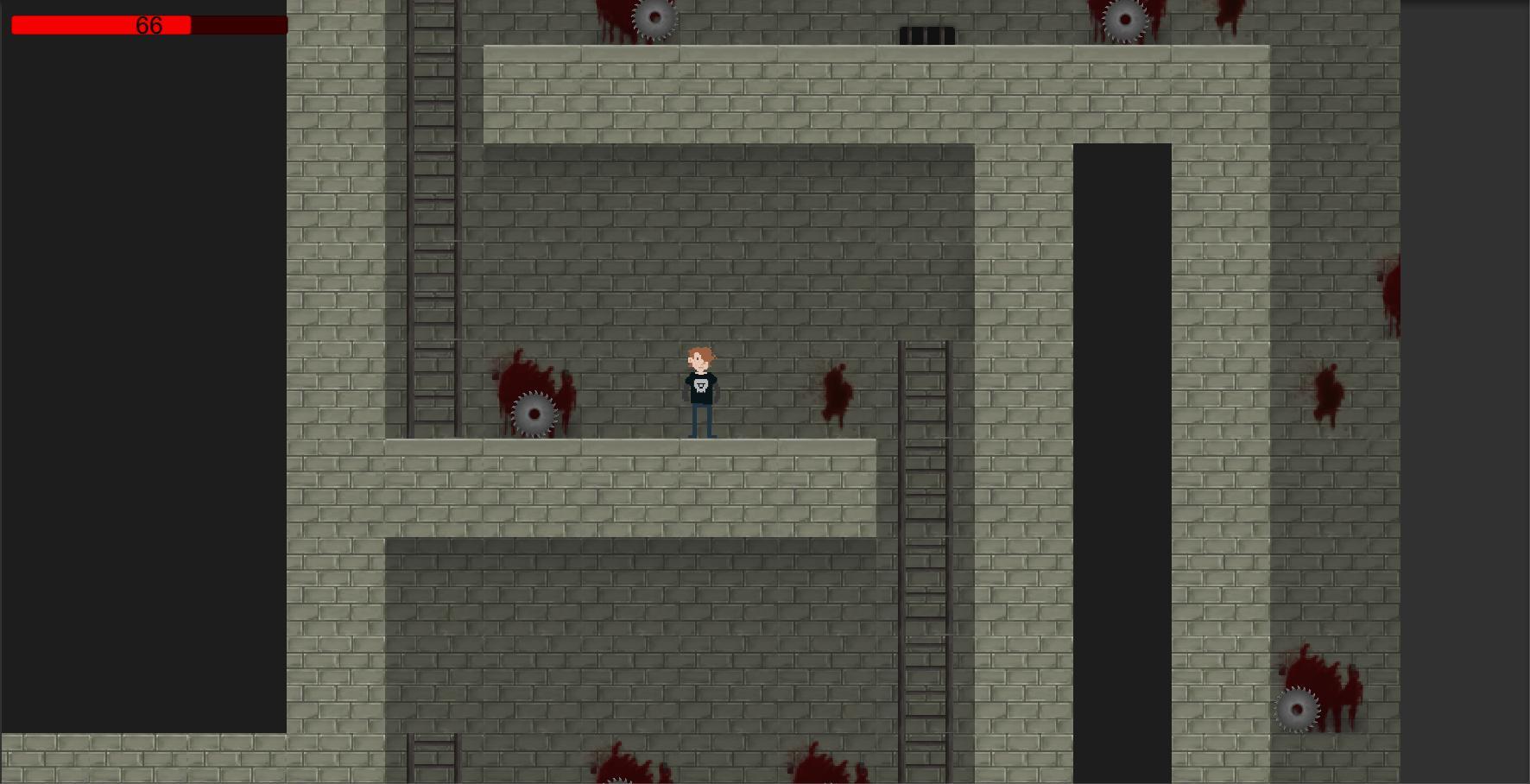1530x784 pixels.
Task: Click the spinning saw in the top right corner
Action: 1124,17
